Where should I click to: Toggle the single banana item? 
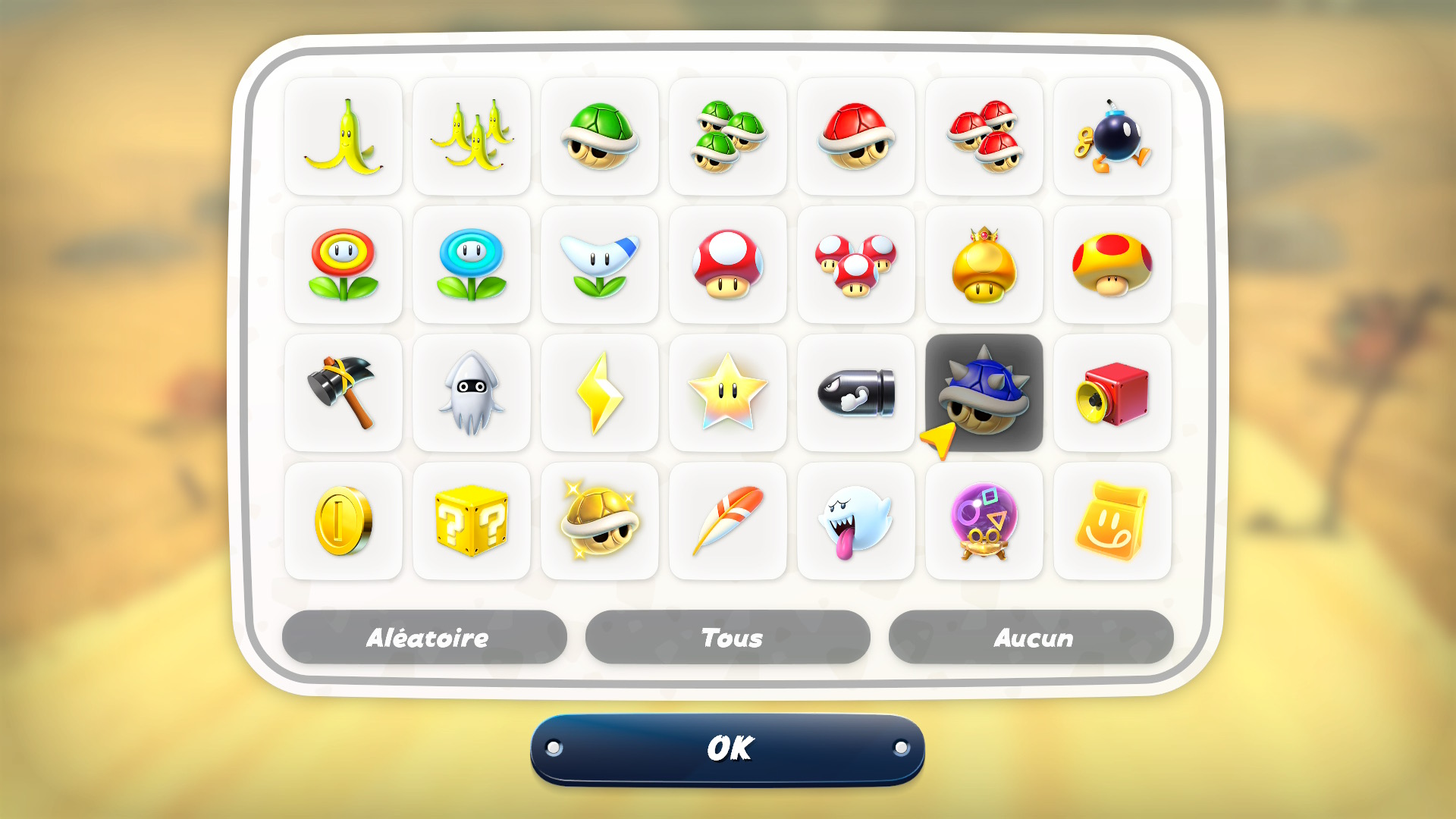coord(344,136)
